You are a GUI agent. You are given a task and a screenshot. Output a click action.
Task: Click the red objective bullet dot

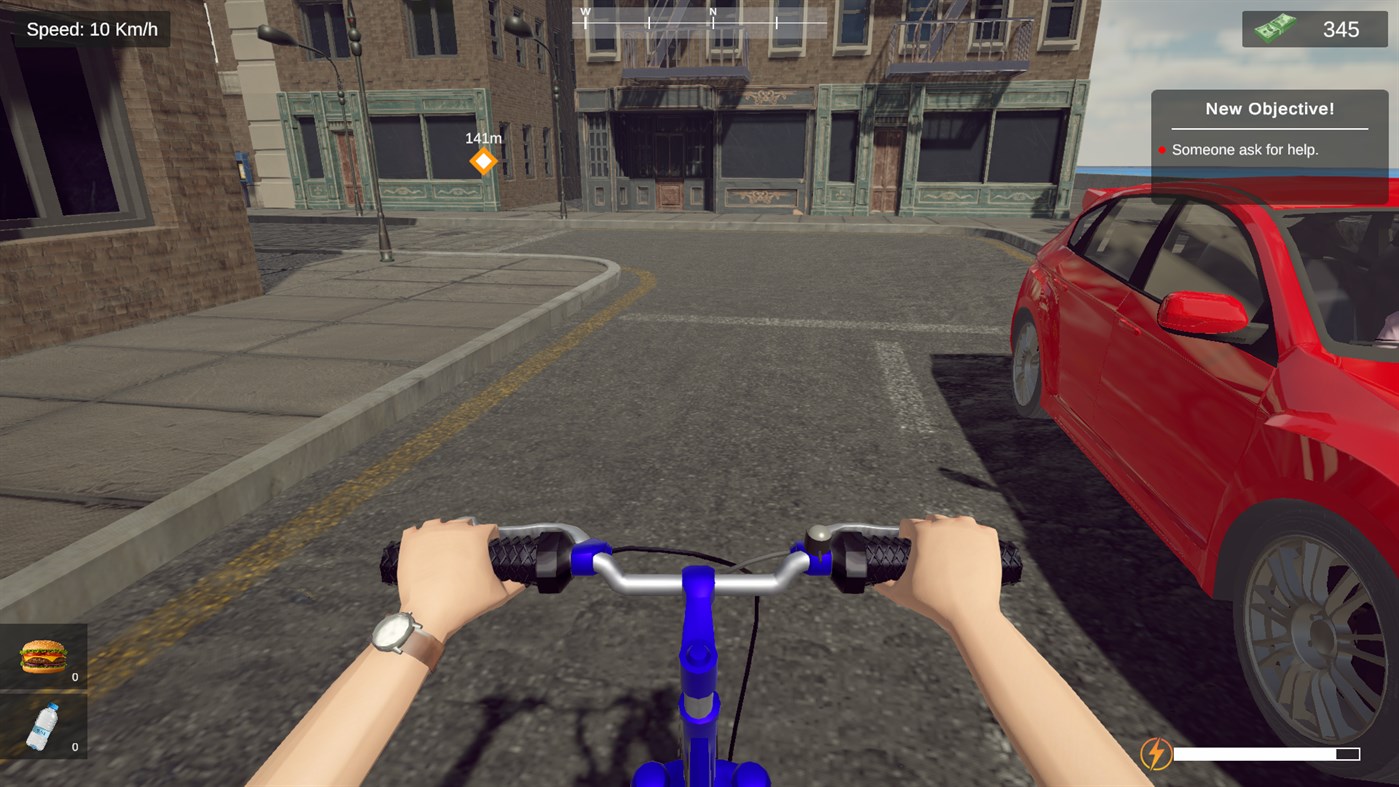point(1162,149)
